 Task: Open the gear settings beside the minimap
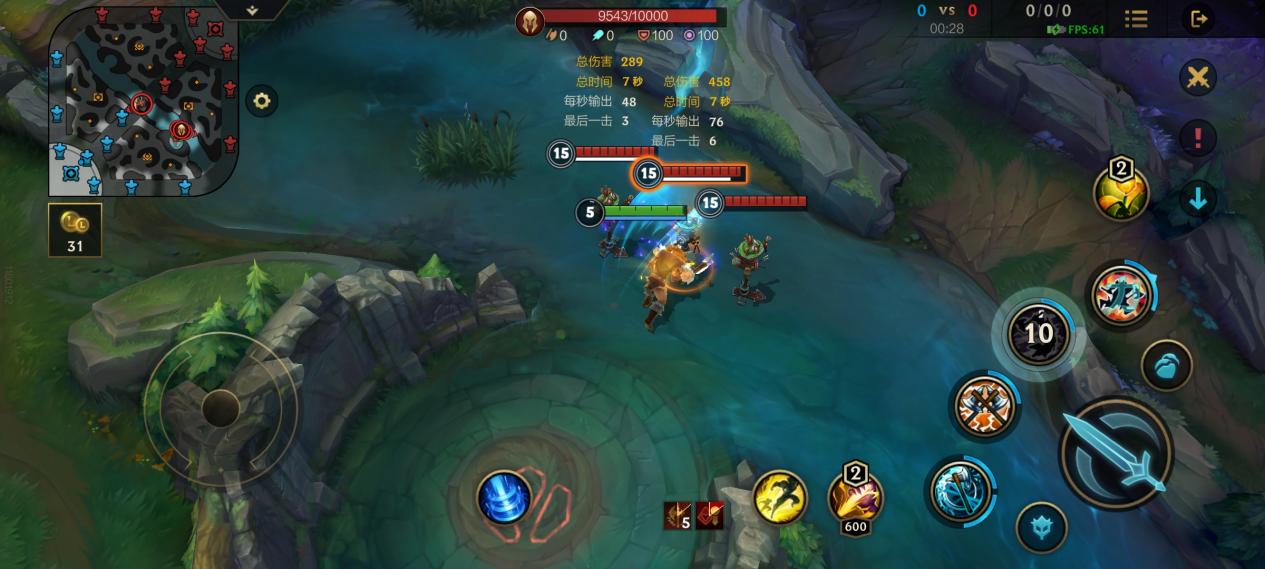262,101
